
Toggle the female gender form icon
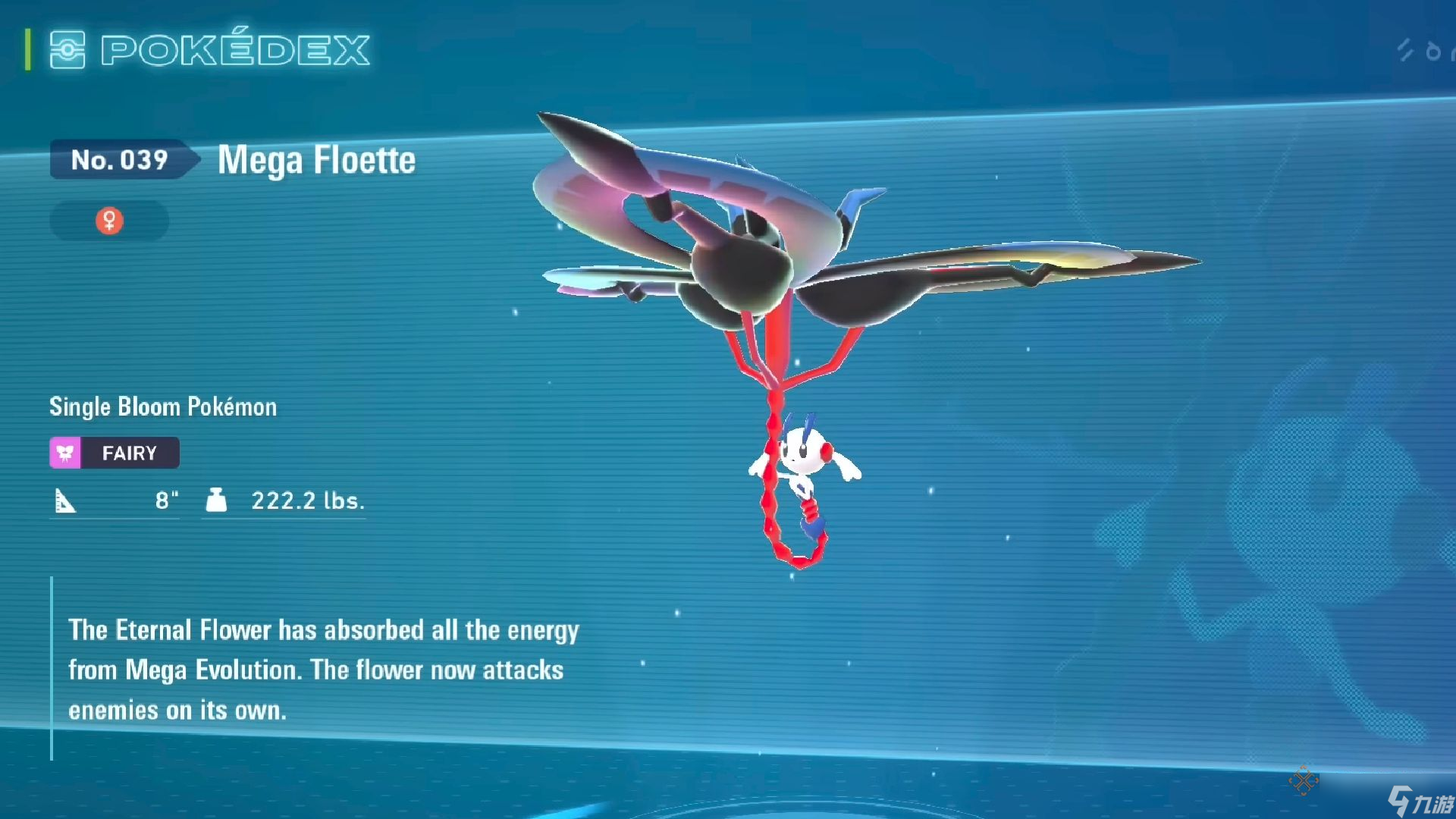(x=109, y=221)
